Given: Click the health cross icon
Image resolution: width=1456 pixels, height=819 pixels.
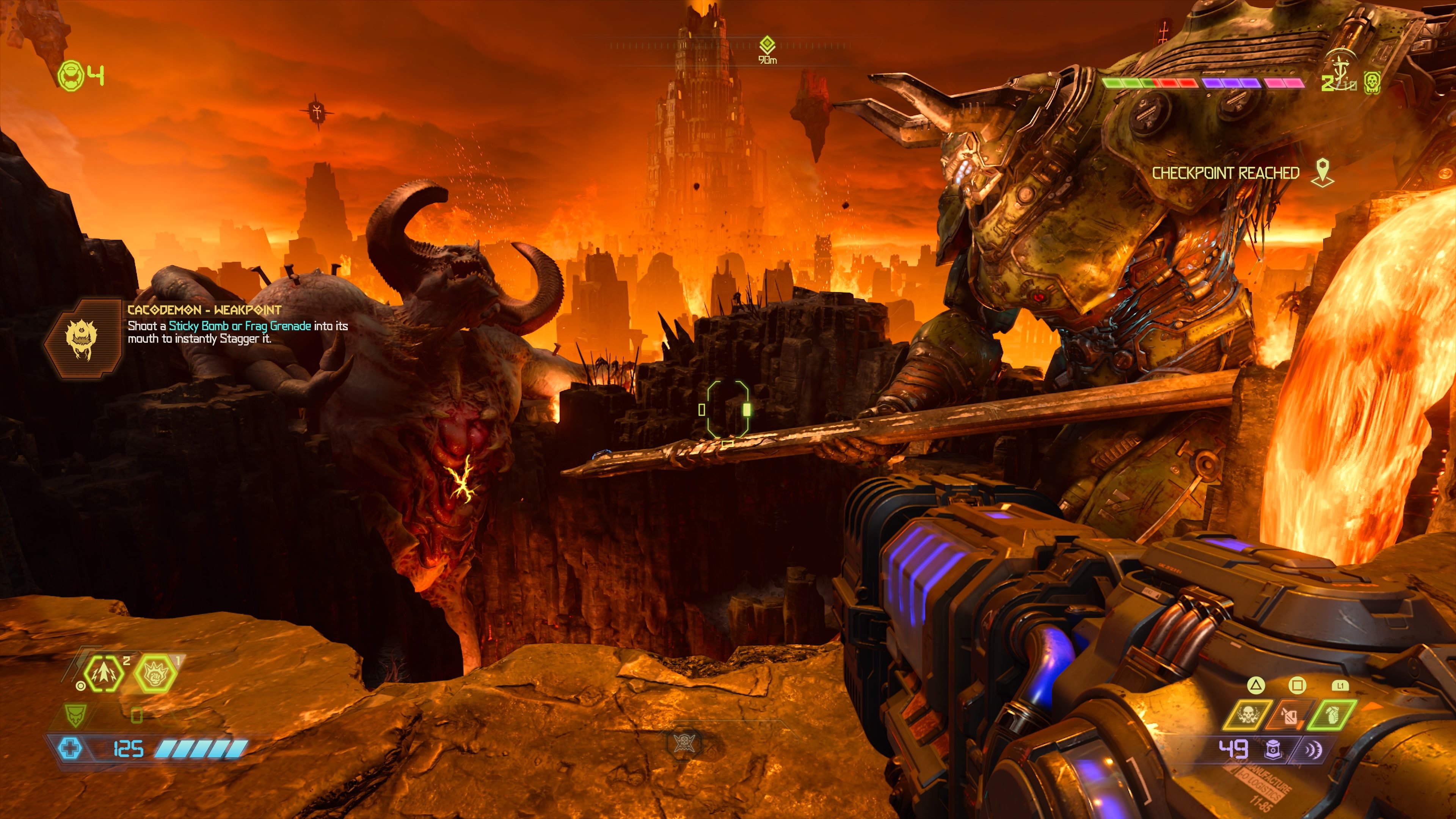Looking at the screenshot, I should coord(70,748).
